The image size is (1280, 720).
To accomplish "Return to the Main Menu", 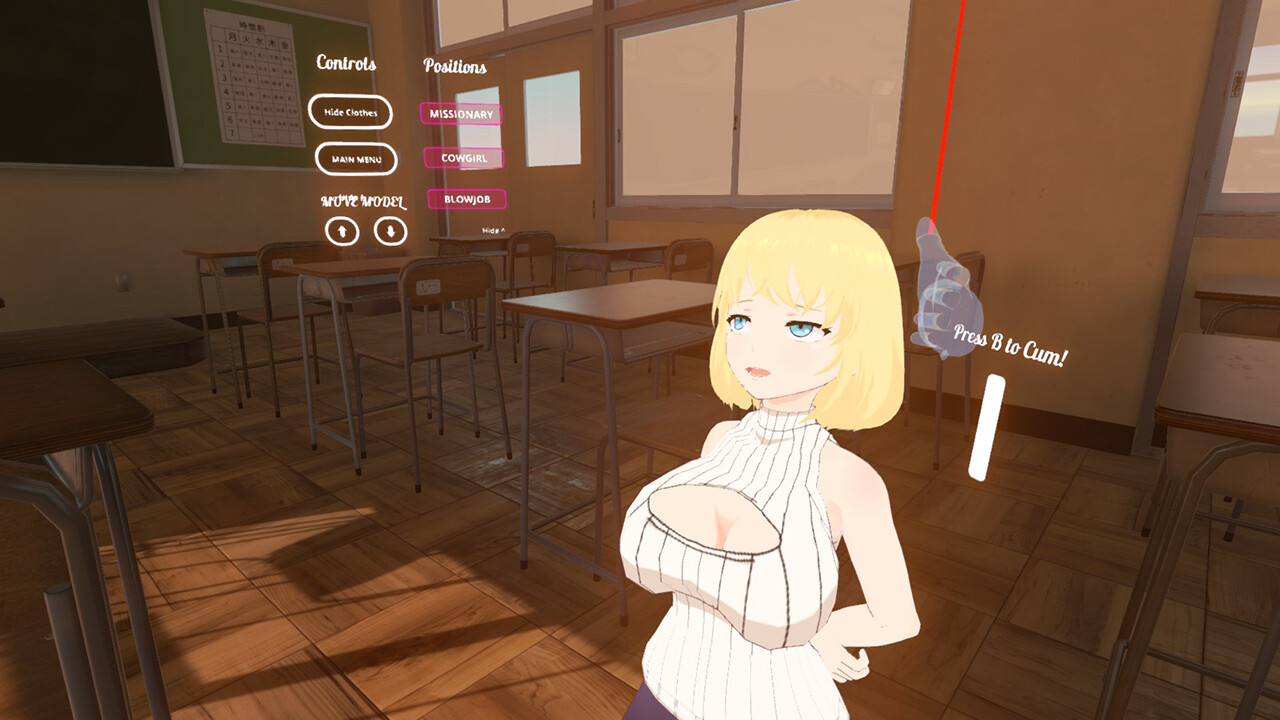I will coord(356,159).
